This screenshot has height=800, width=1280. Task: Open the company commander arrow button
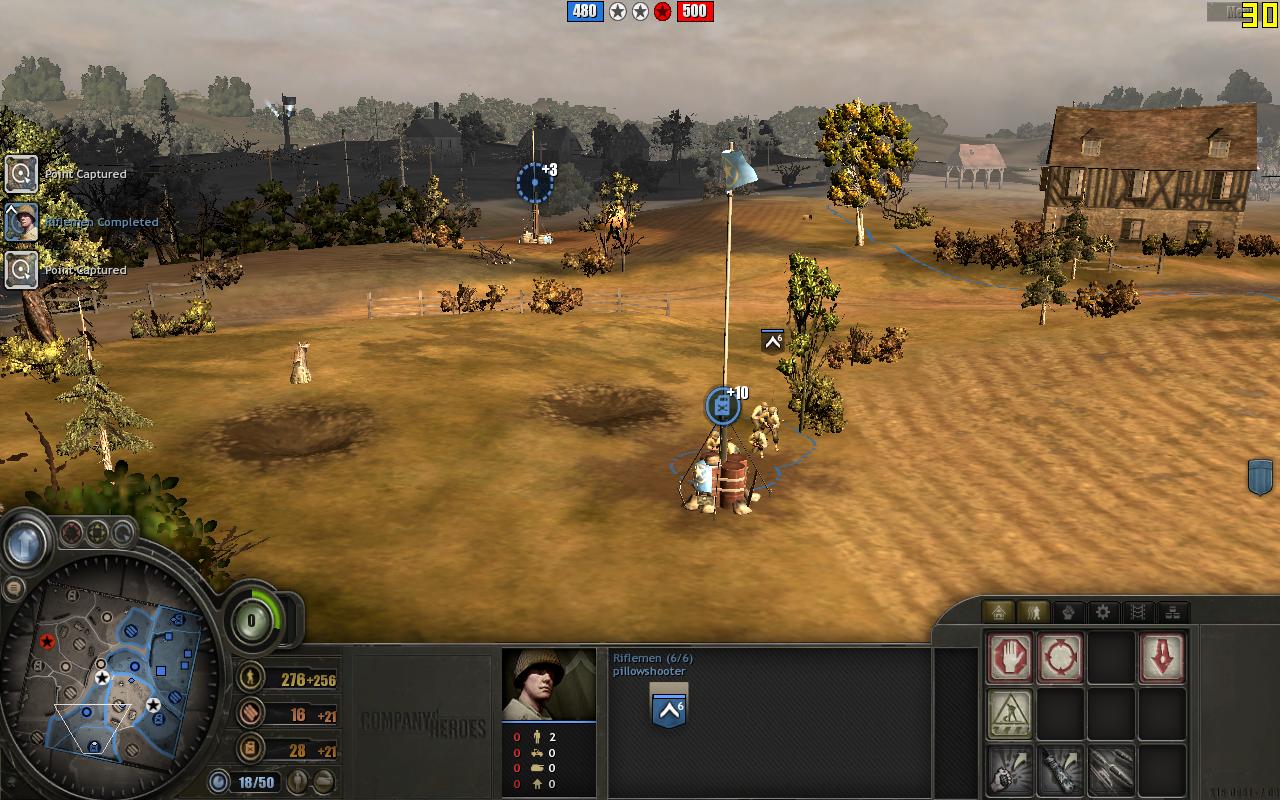pos(26,545)
